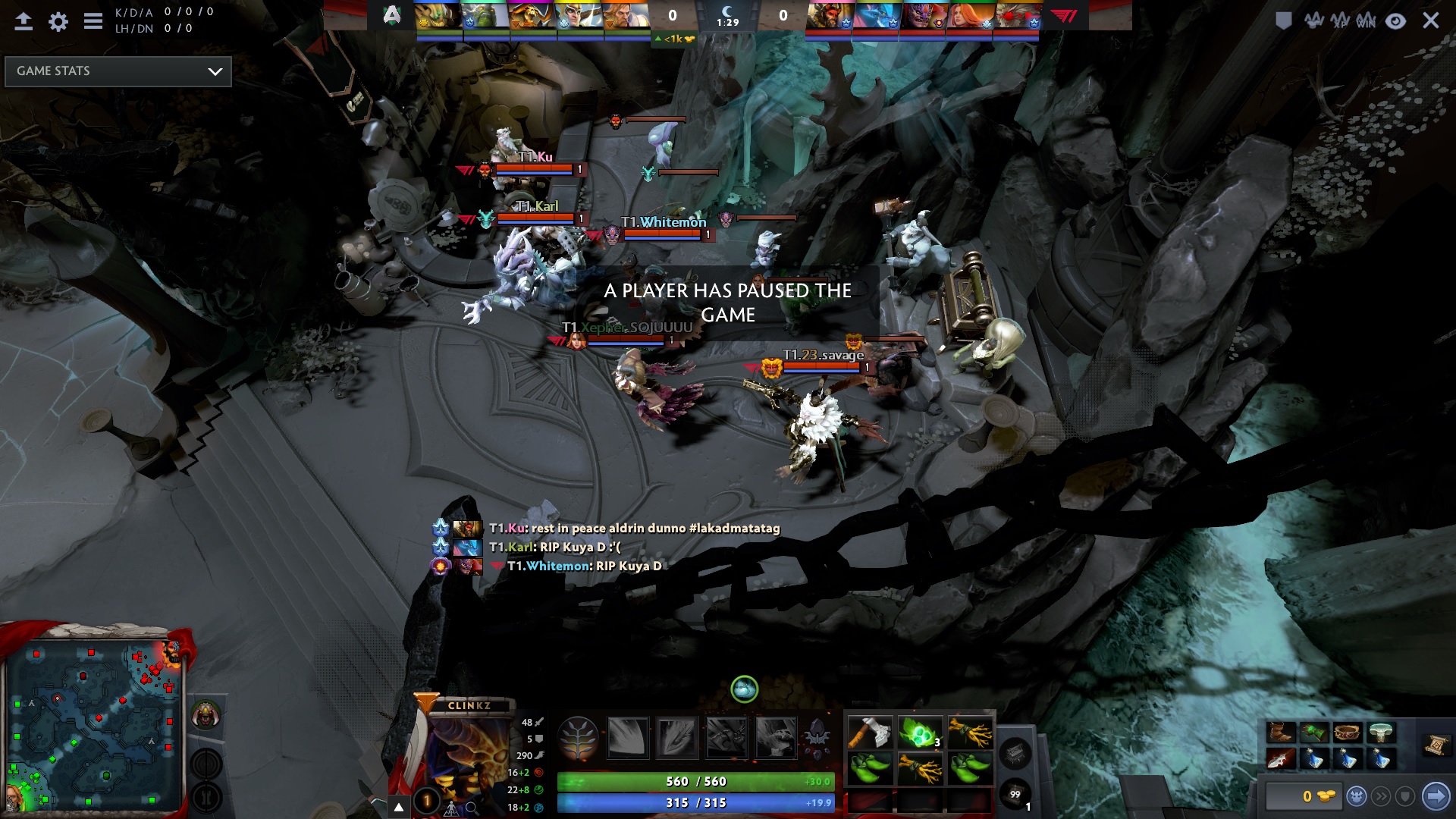Image resolution: width=1456 pixels, height=819 pixels.
Task: Click the double-chevron skip button in shop panel
Action: pos(1382,796)
